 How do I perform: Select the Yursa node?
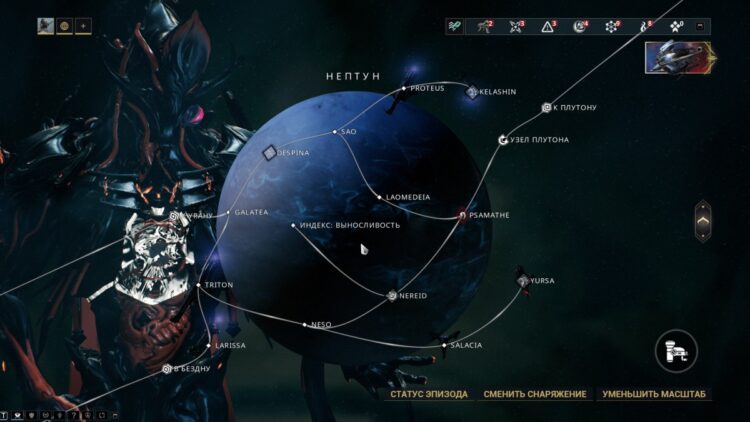(x=523, y=281)
